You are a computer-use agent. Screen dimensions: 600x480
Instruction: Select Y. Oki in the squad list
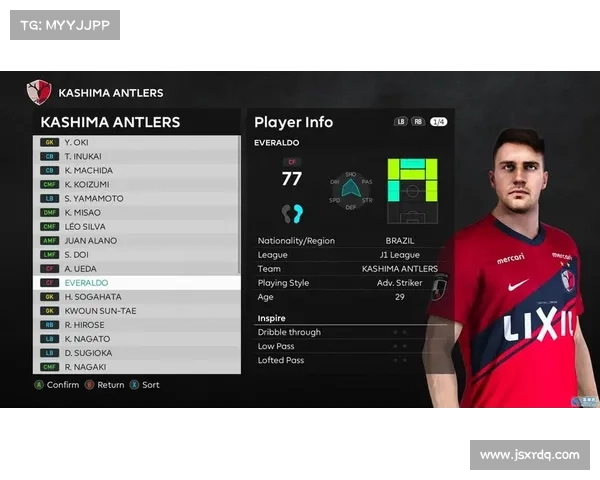click(x=135, y=142)
